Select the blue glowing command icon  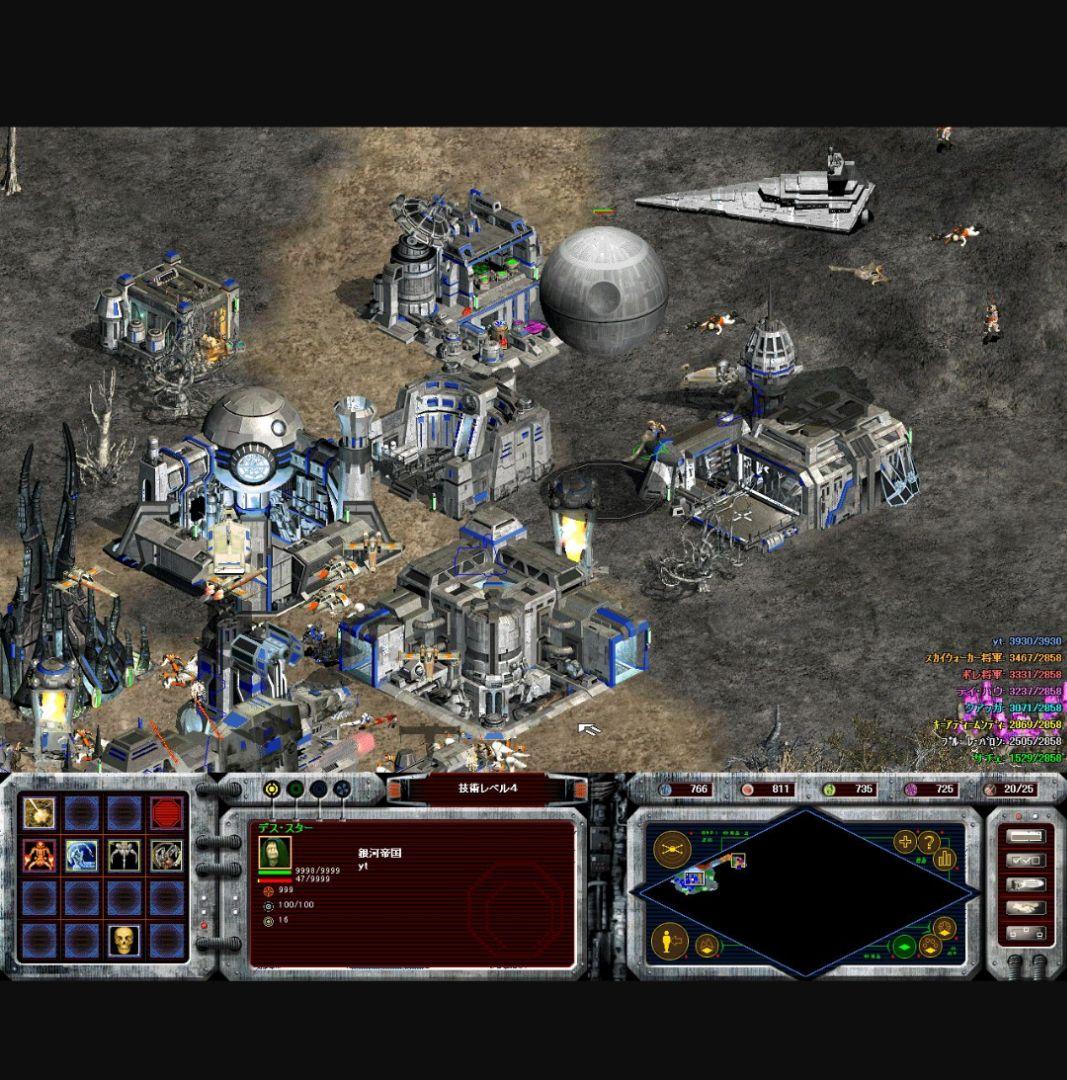point(82,855)
